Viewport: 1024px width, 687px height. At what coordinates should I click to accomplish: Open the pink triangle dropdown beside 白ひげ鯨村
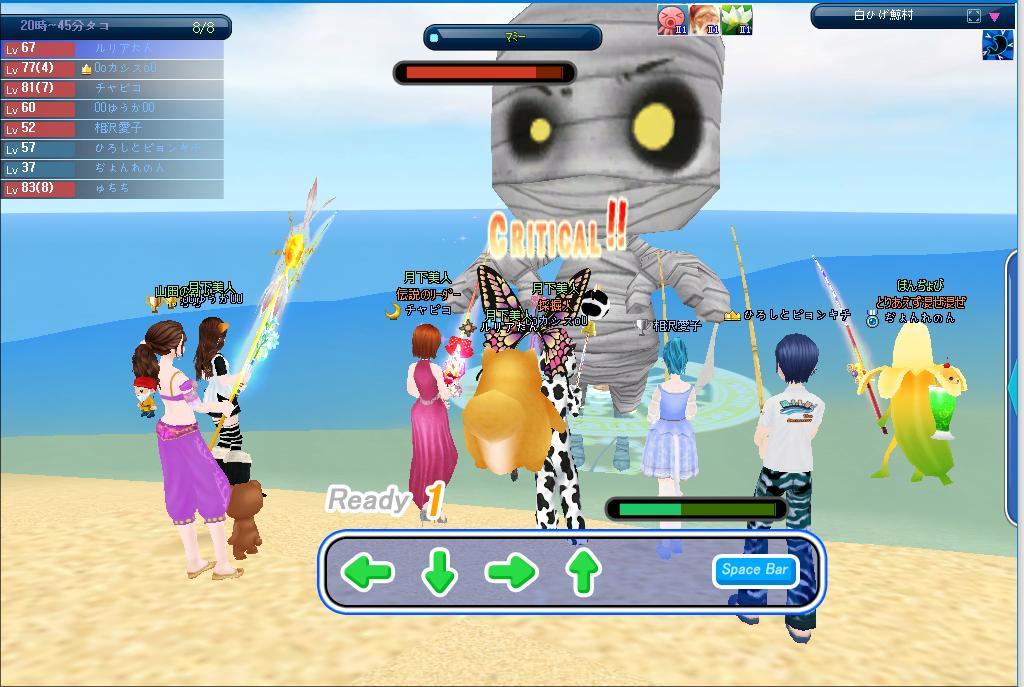pos(995,16)
